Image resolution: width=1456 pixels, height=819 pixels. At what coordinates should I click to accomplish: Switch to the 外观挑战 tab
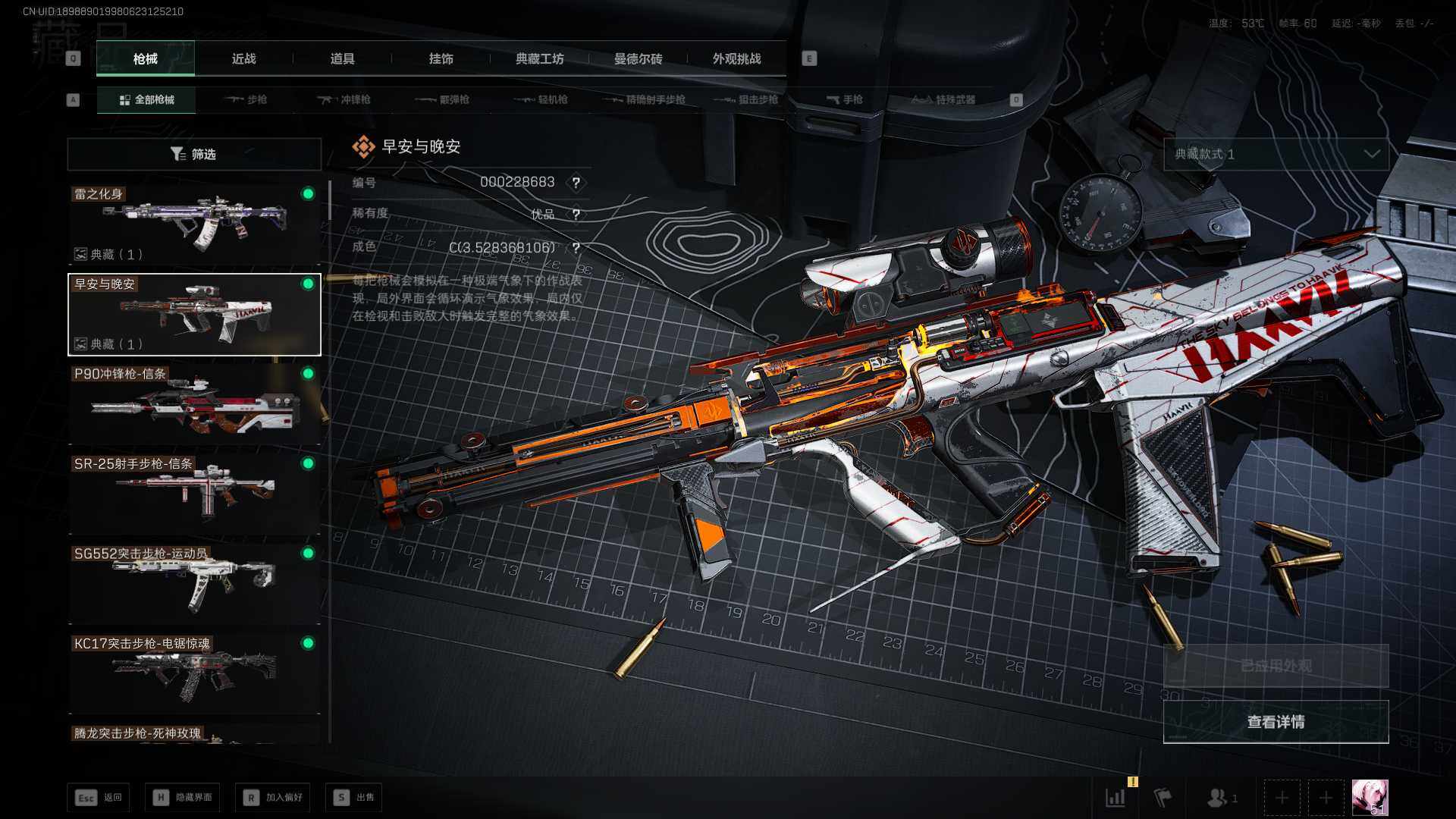tap(736, 59)
